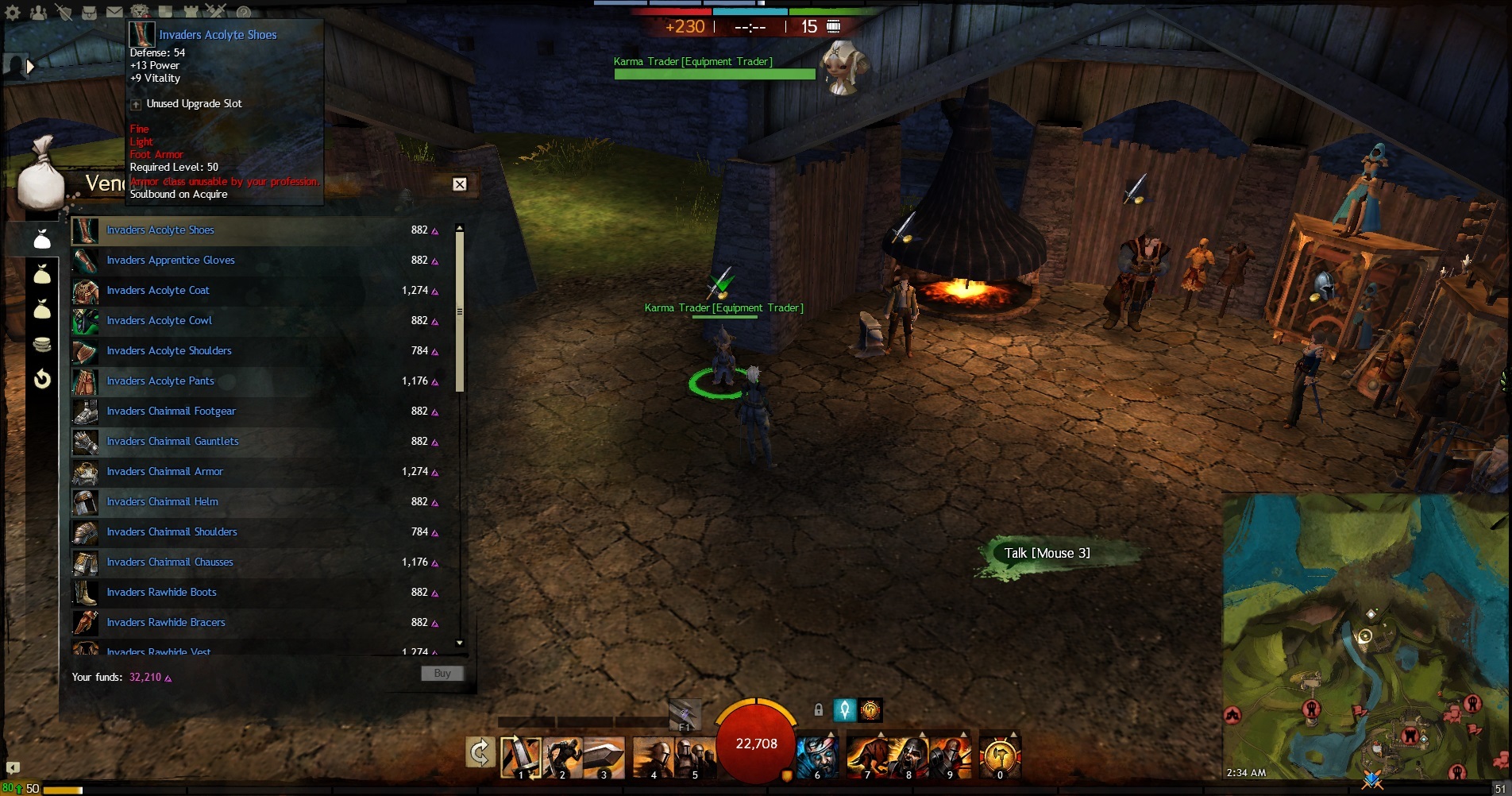1512x796 pixels.
Task: Open the help question mark icon
Action: tap(244, 12)
